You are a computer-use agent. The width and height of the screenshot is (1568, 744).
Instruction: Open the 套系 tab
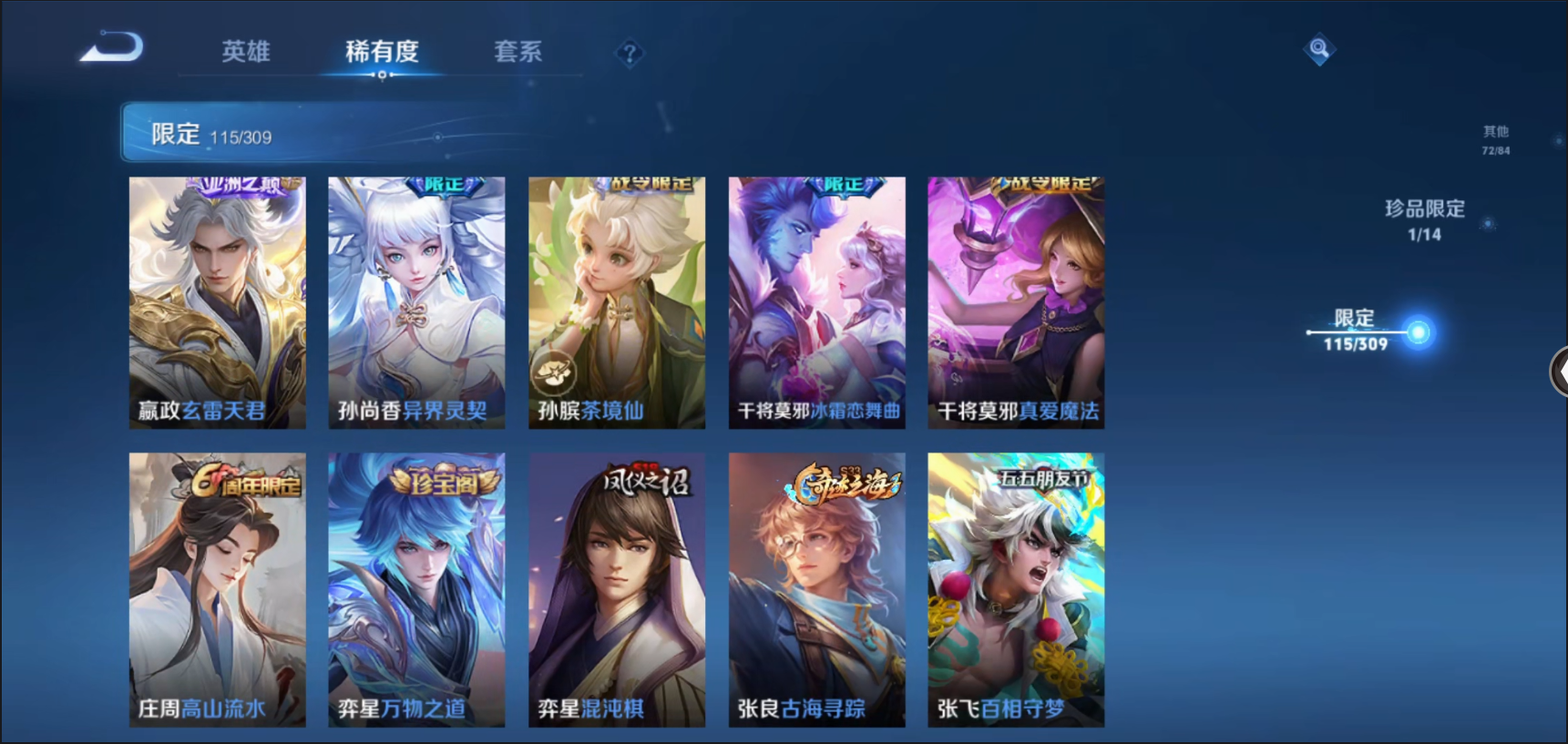[x=518, y=52]
